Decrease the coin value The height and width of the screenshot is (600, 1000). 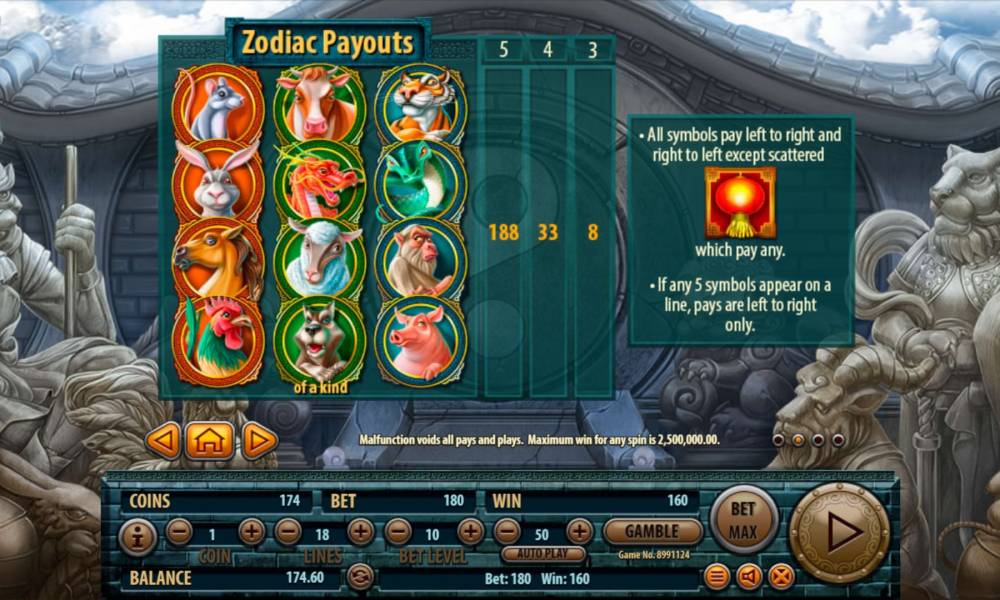[x=179, y=532]
